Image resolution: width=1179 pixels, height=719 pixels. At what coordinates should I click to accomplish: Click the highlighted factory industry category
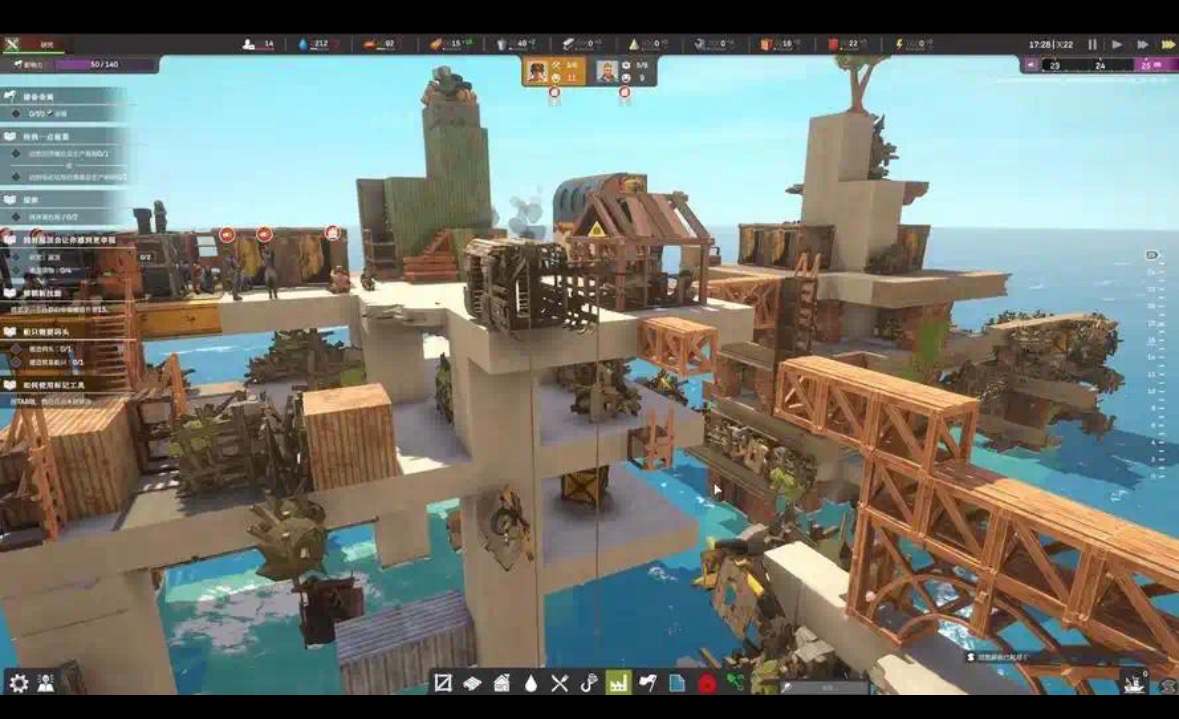point(619,683)
